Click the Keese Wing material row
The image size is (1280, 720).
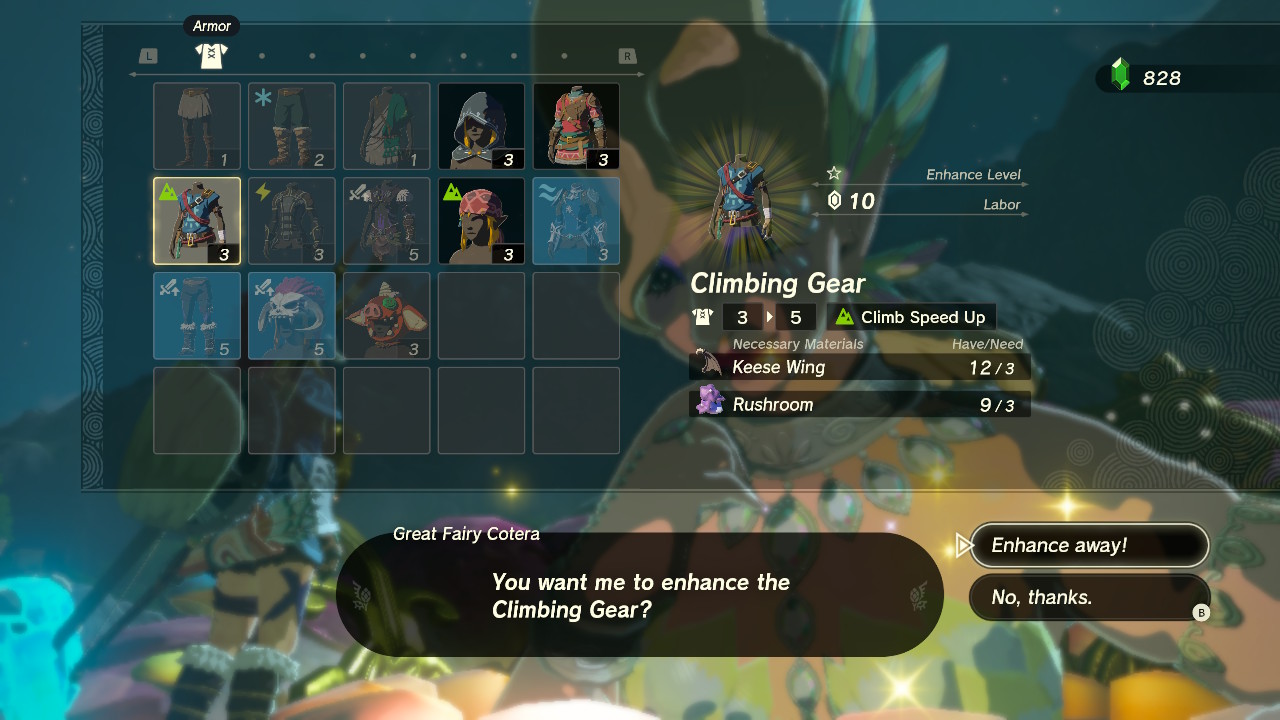(x=860, y=367)
